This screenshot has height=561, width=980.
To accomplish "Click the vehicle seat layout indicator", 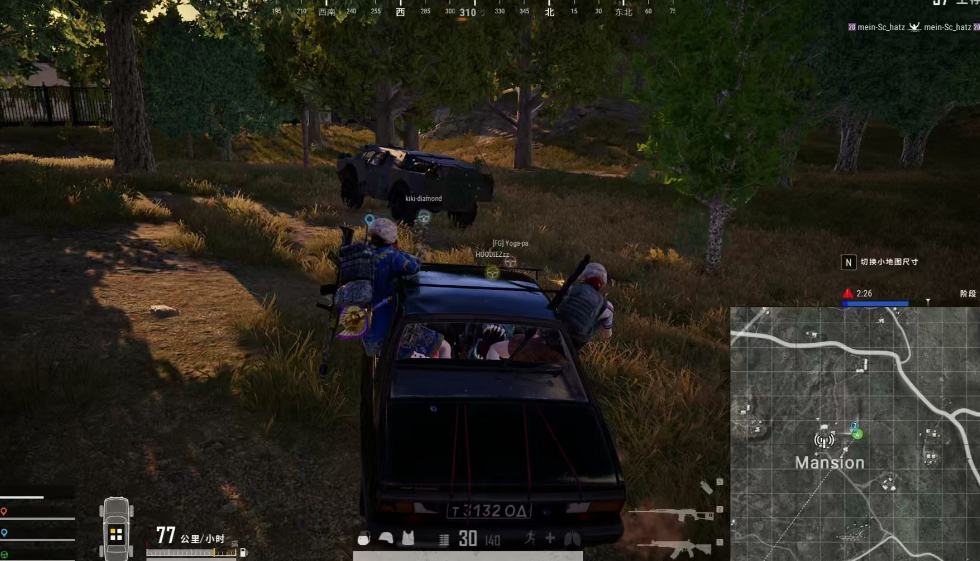I will (116, 530).
